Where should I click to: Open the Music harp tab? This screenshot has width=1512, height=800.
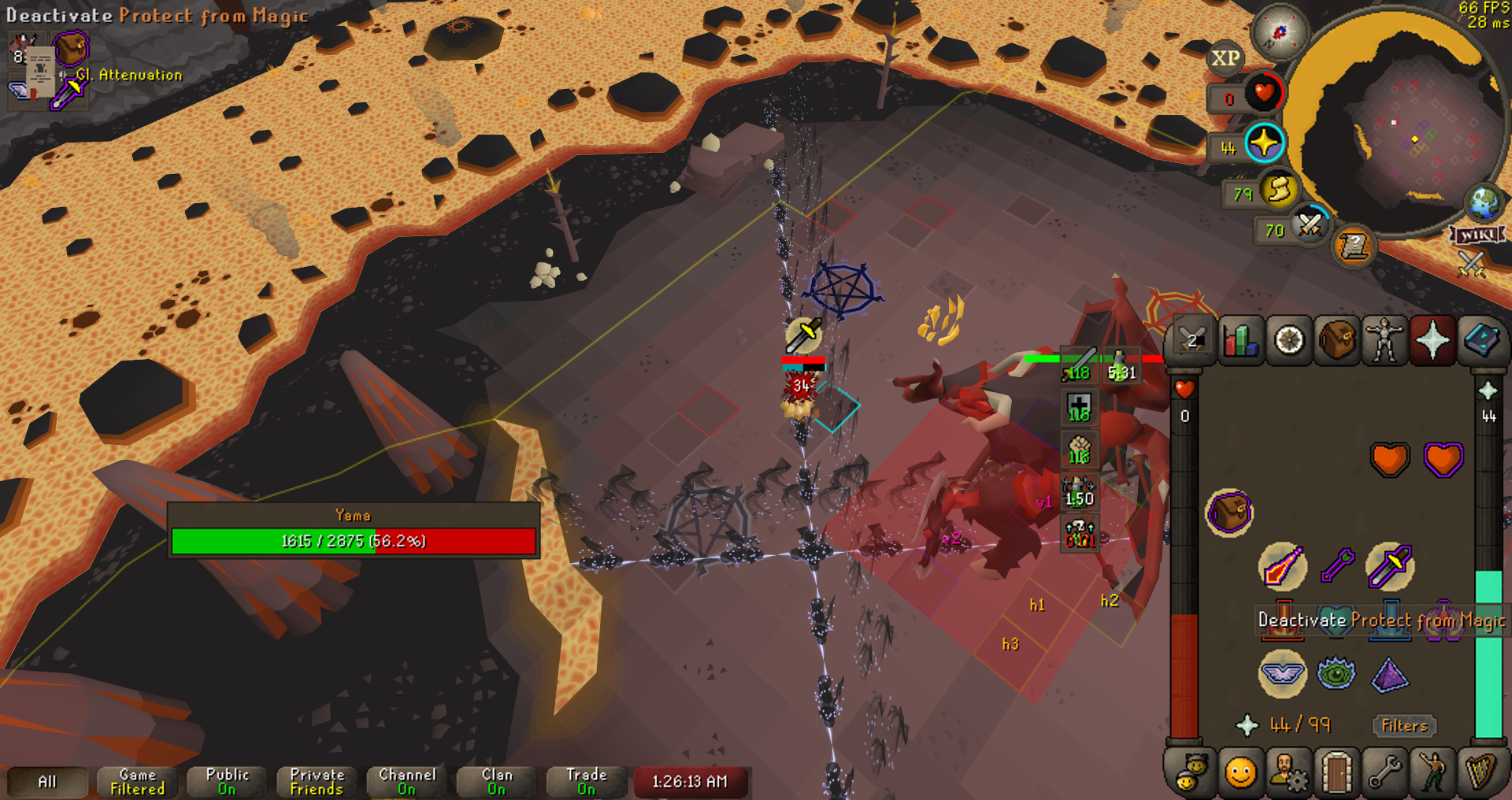pyautogui.click(x=1481, y=772)
